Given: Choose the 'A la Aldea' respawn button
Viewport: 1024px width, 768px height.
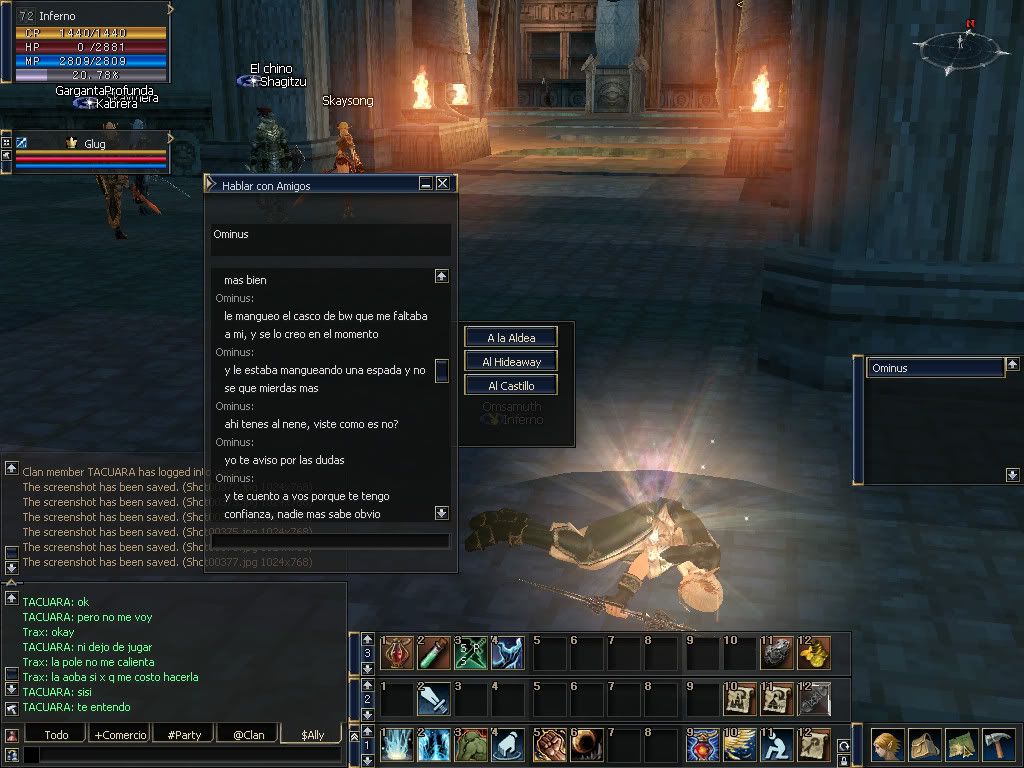Looking at the screenshot, I should click(510, 338).
